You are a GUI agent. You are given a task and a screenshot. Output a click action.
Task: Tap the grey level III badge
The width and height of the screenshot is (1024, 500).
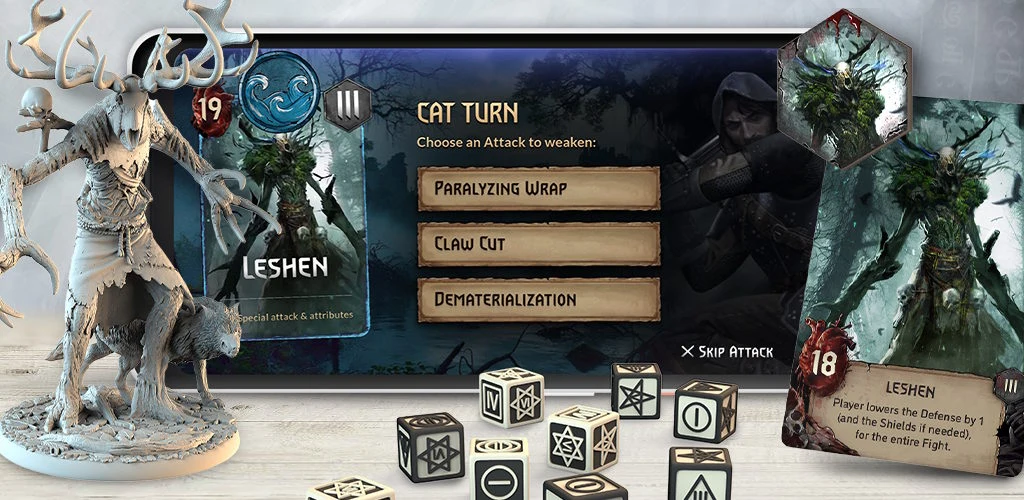[x=347, y=105]
